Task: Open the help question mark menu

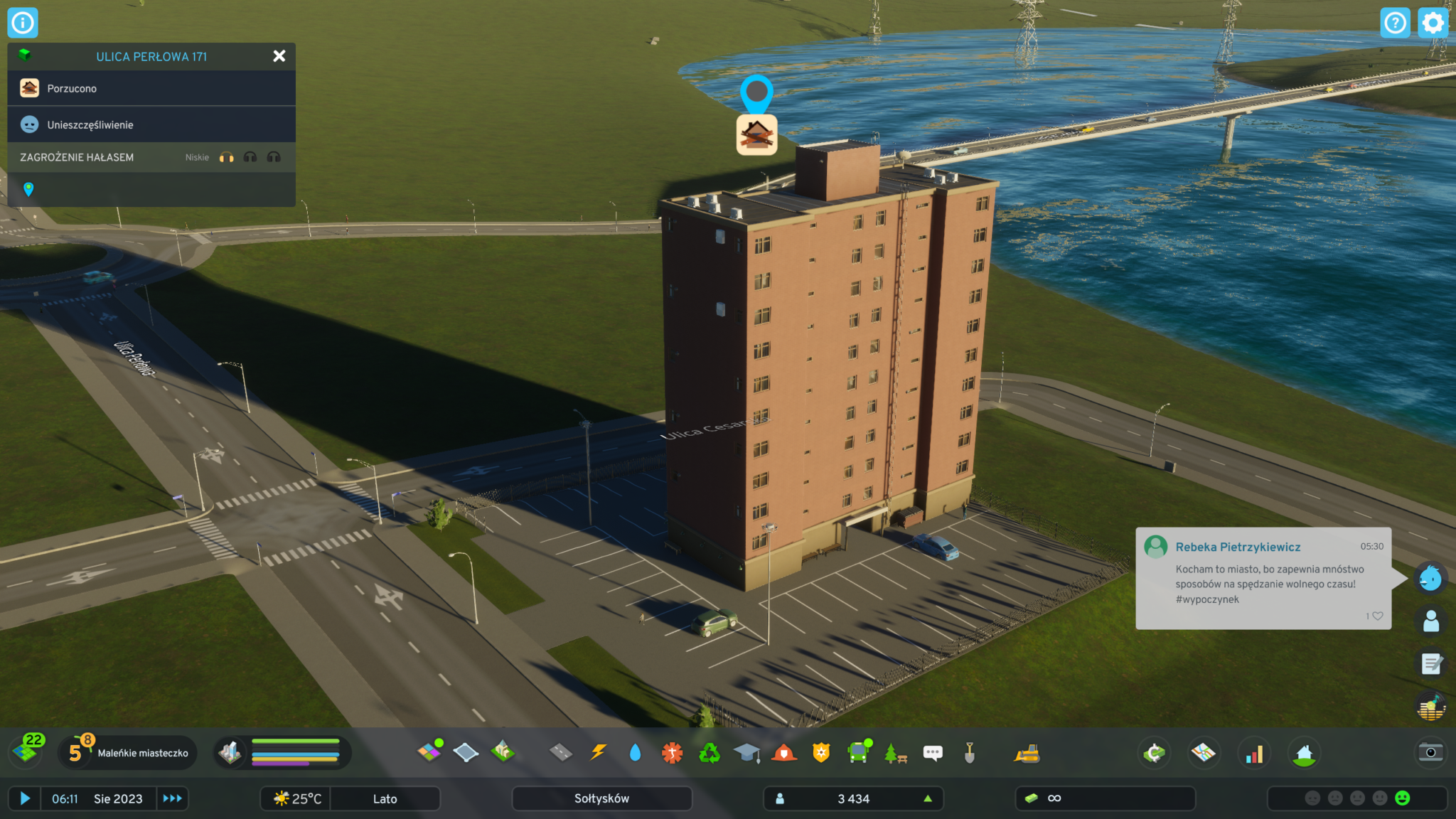Action: point(1395,23)
